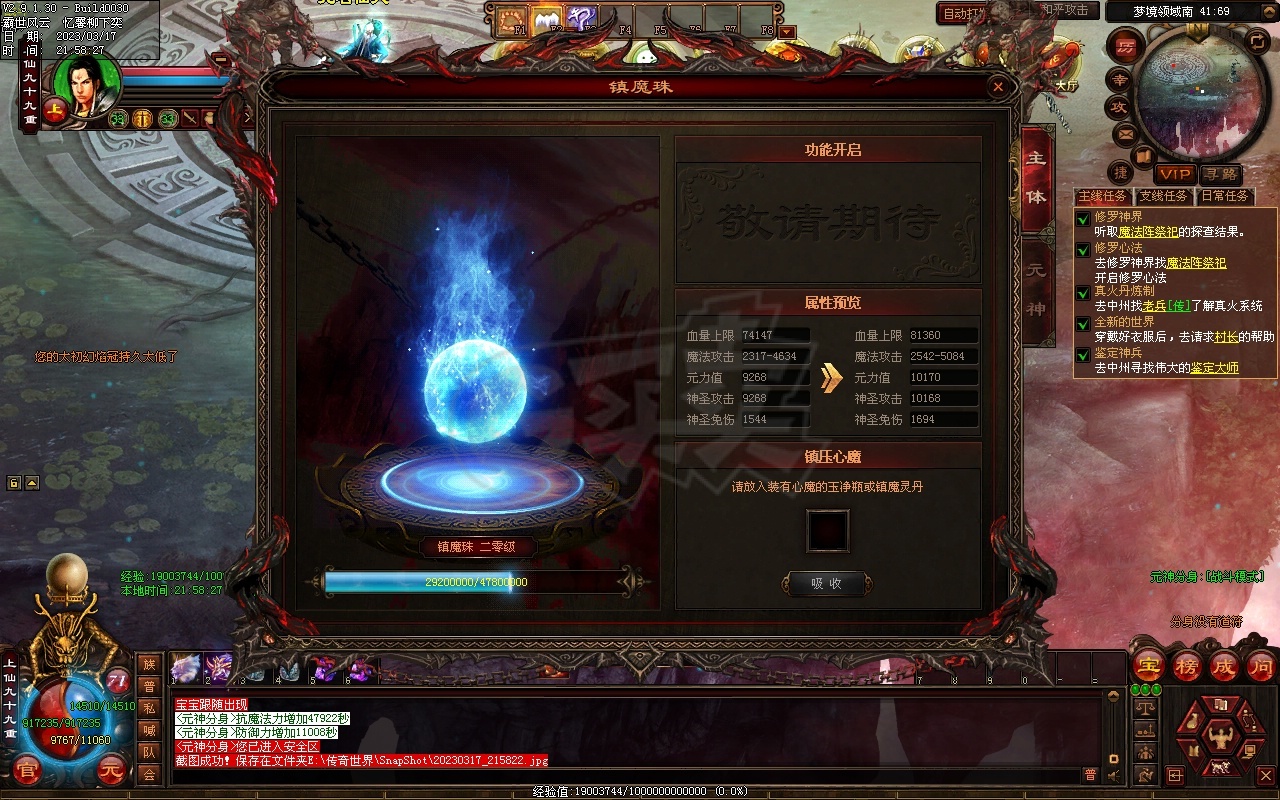
Task: Use the white wolf skill in hotbar slot 1
Action: [186, 667]
